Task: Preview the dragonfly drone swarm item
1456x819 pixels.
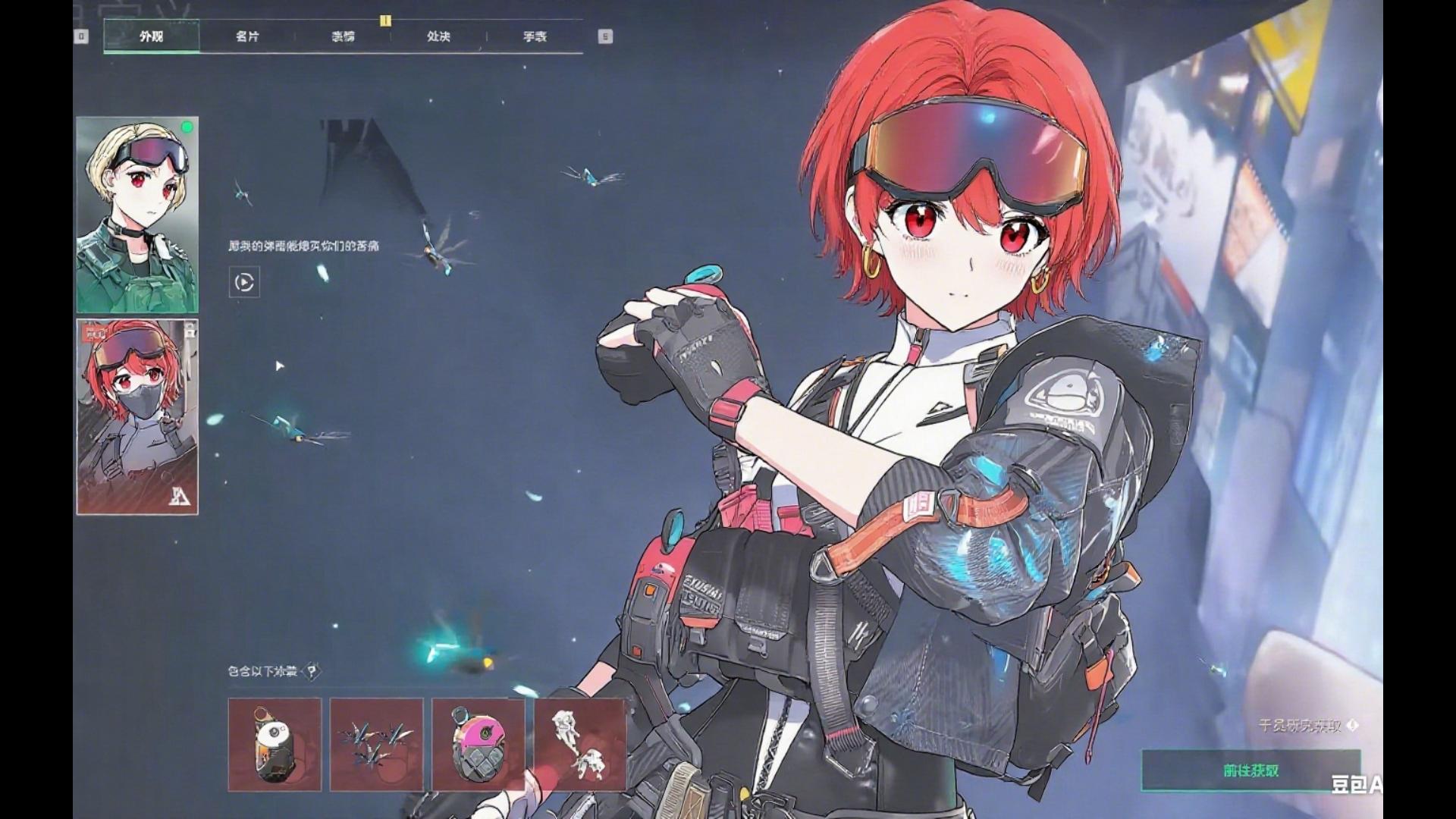Action: 377,745
